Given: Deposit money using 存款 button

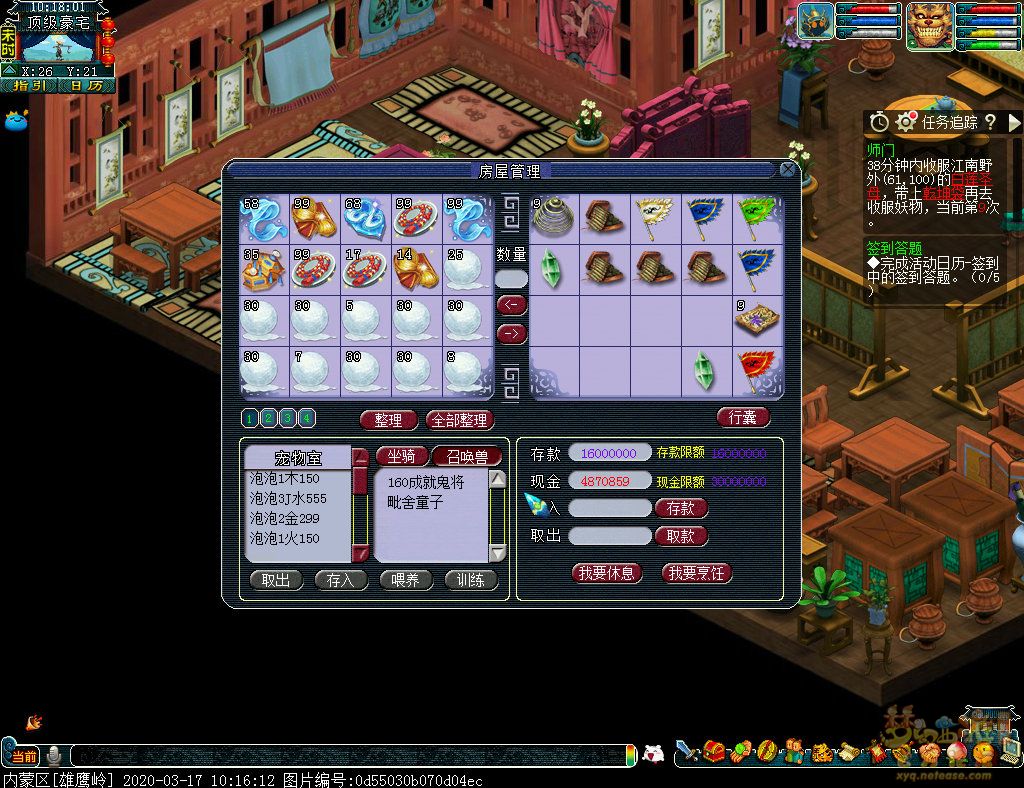Looking at the screenshot, I should pyautogui.click(x=681, y=508).
